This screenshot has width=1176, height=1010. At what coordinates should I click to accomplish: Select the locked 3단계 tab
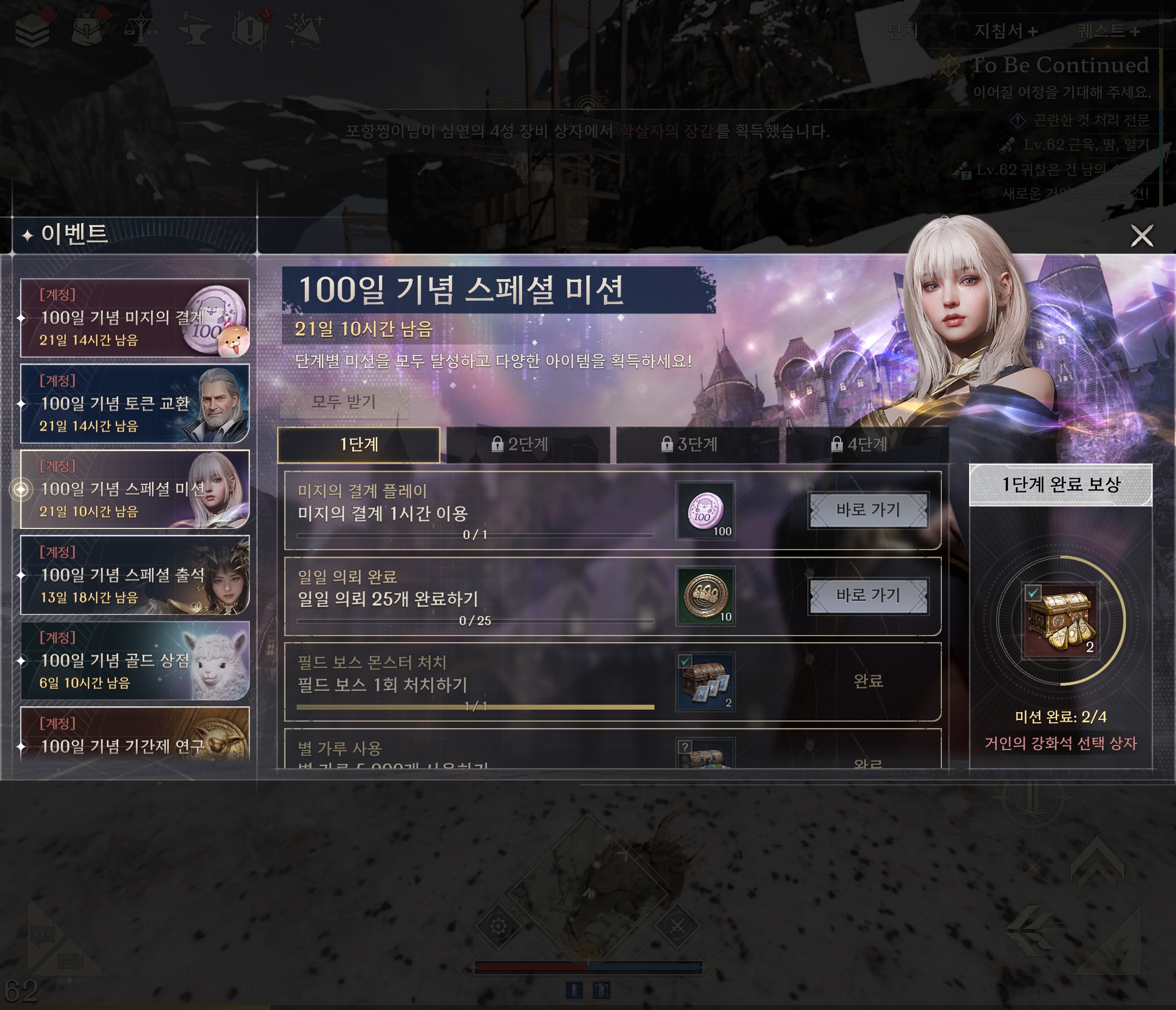[x=697, y=444]
